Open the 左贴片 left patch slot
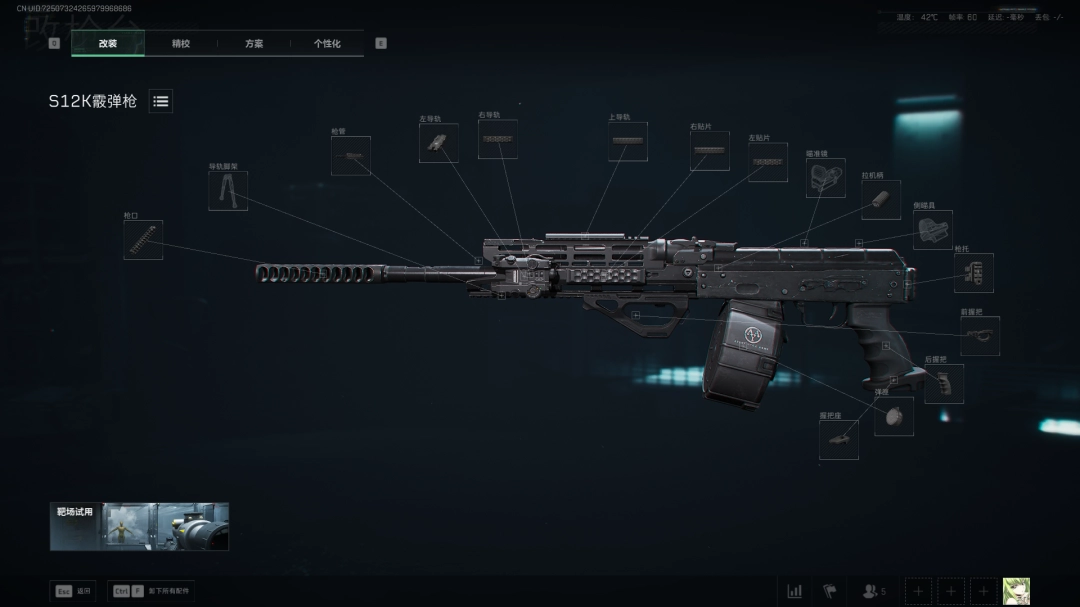This screenshot has width=1080, height=607. 768,162
